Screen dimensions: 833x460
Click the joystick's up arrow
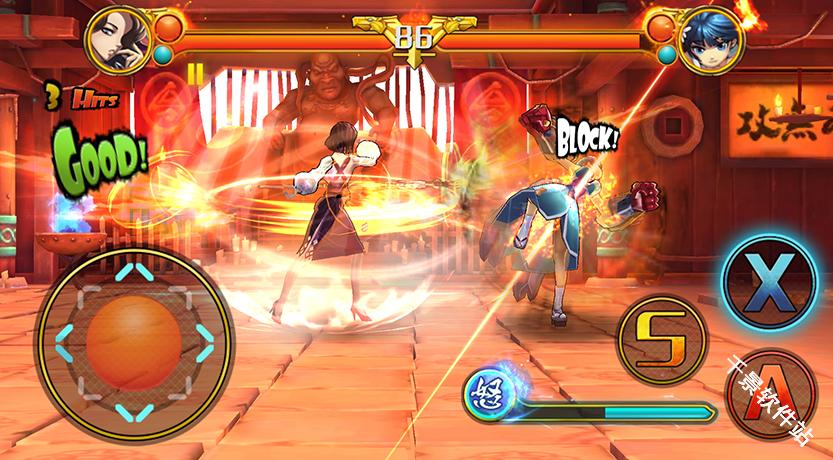pos(134,272)
